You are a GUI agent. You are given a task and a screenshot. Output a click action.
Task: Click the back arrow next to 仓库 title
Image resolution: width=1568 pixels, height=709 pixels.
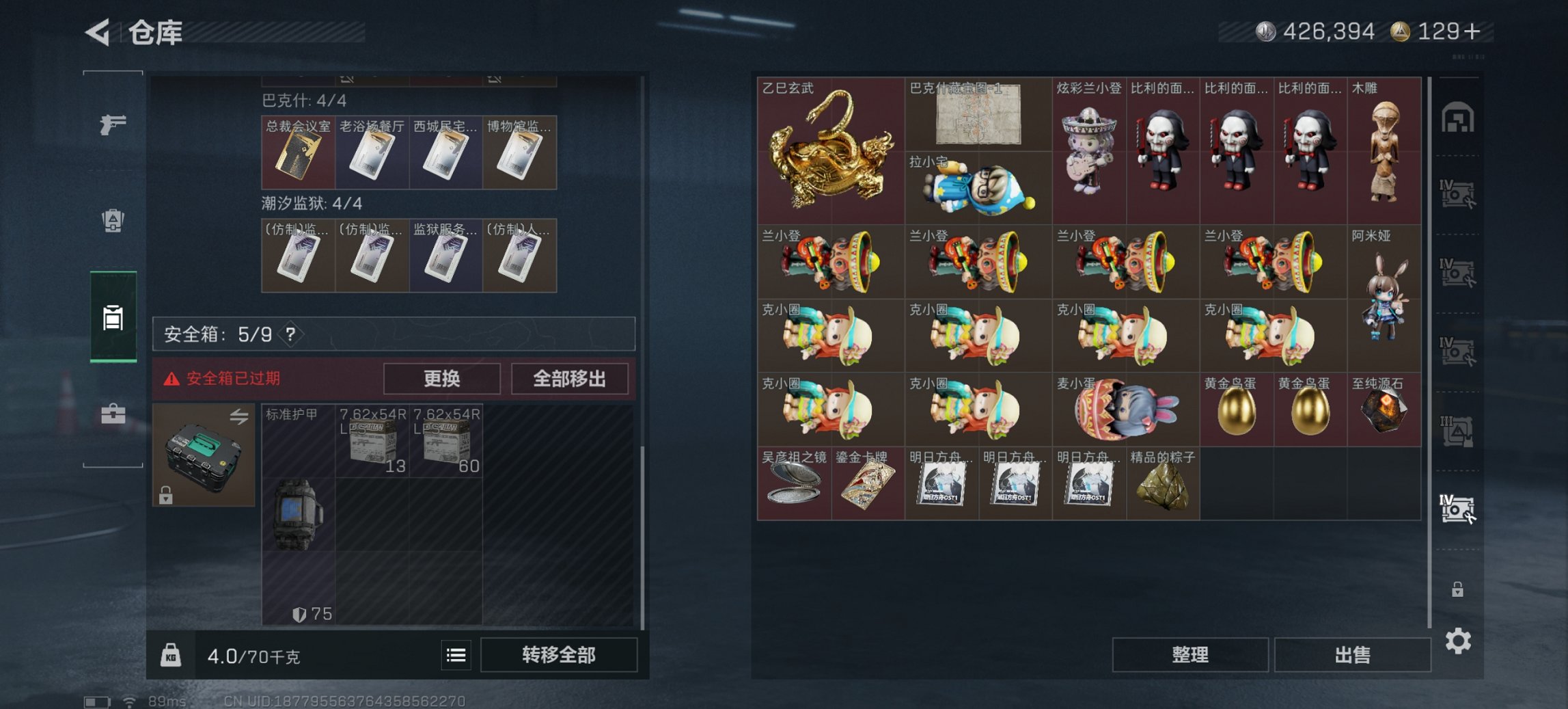(98, 30)
